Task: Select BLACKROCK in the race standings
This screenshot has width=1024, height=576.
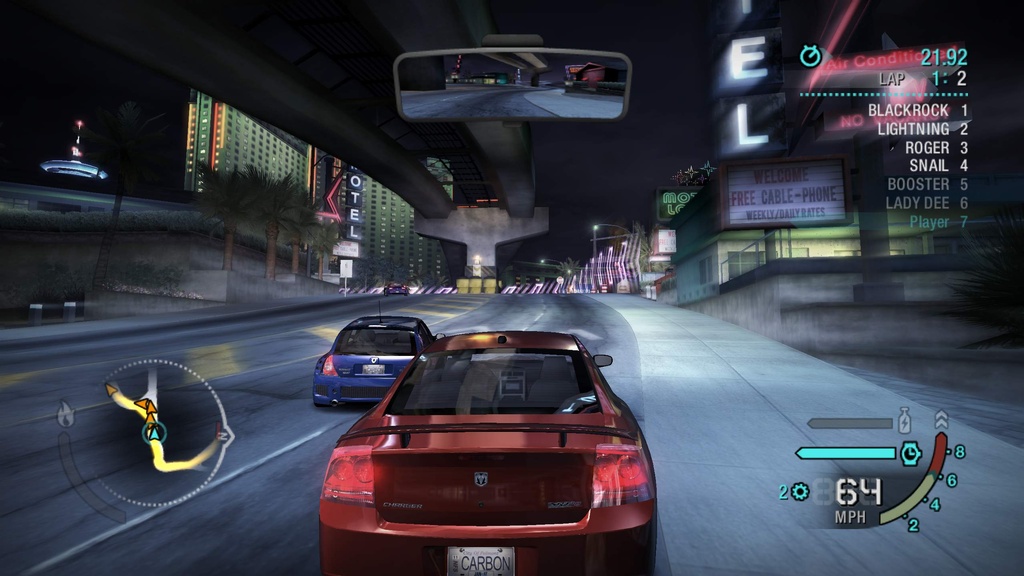Action: click(916, 110)
